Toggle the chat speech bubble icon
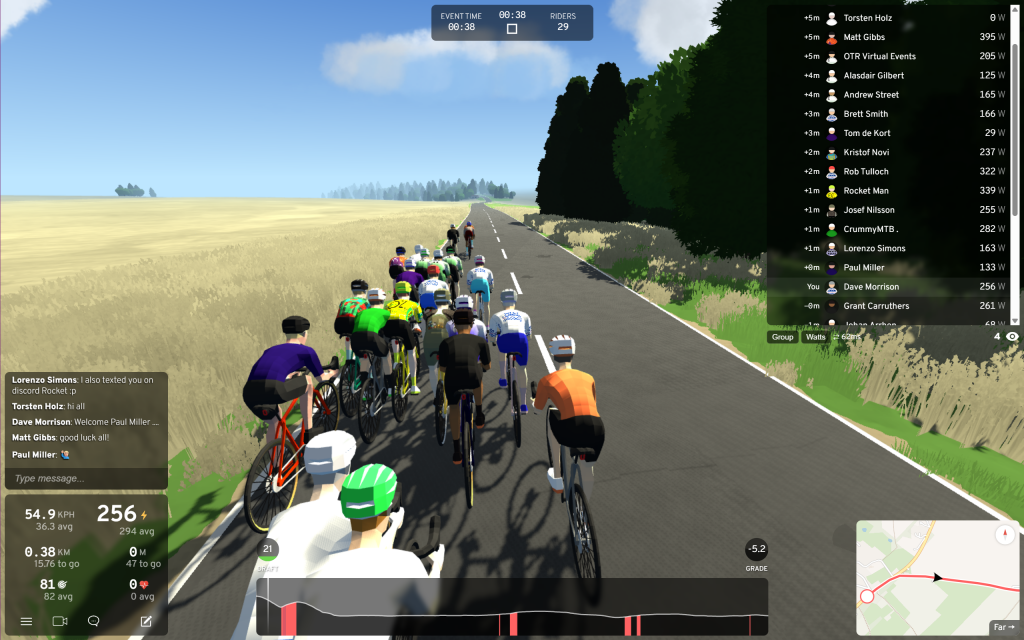1024x640 pixels. 94,621
